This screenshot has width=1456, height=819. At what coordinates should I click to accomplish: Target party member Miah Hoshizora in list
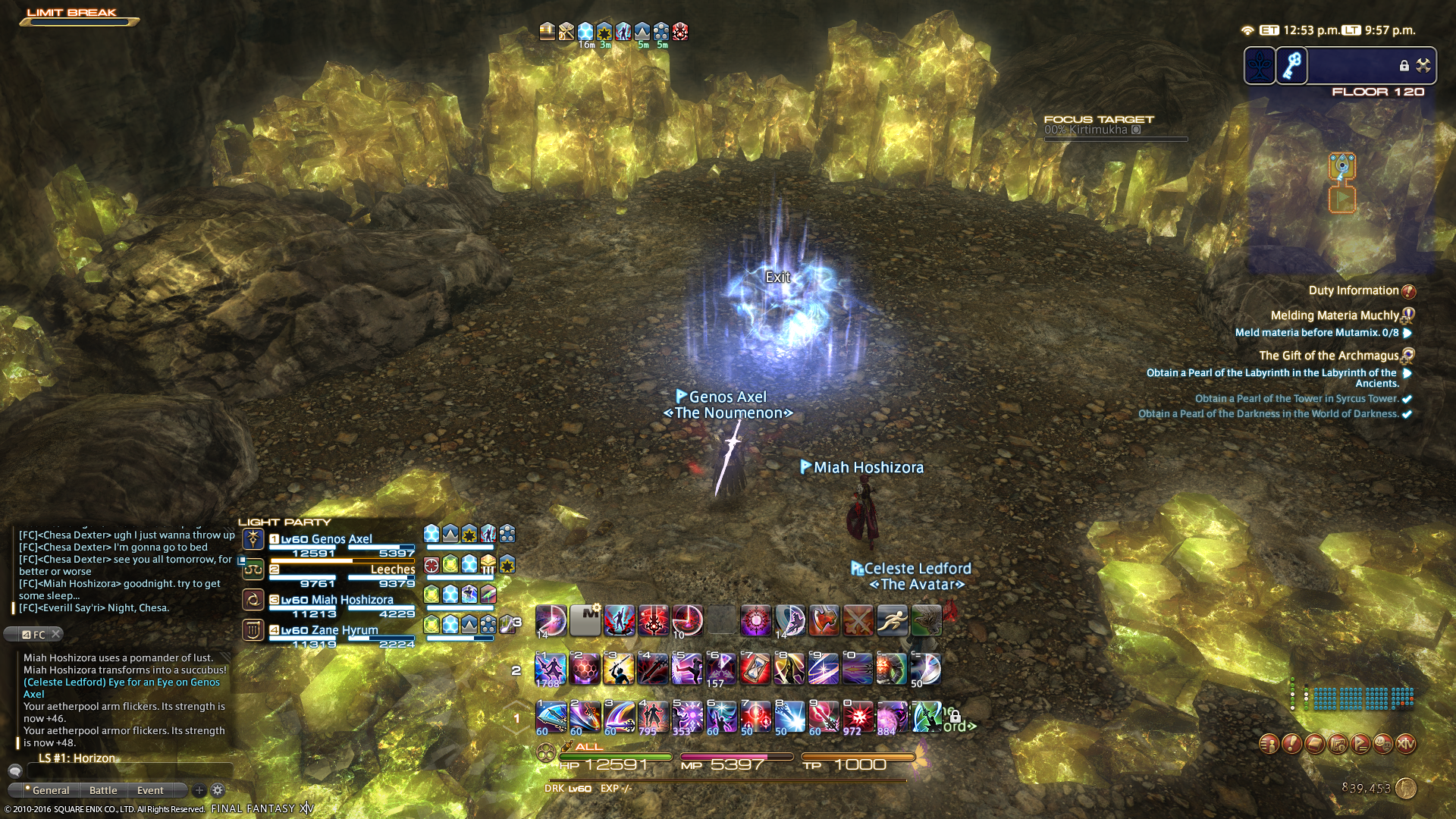[x=341, y=600]
